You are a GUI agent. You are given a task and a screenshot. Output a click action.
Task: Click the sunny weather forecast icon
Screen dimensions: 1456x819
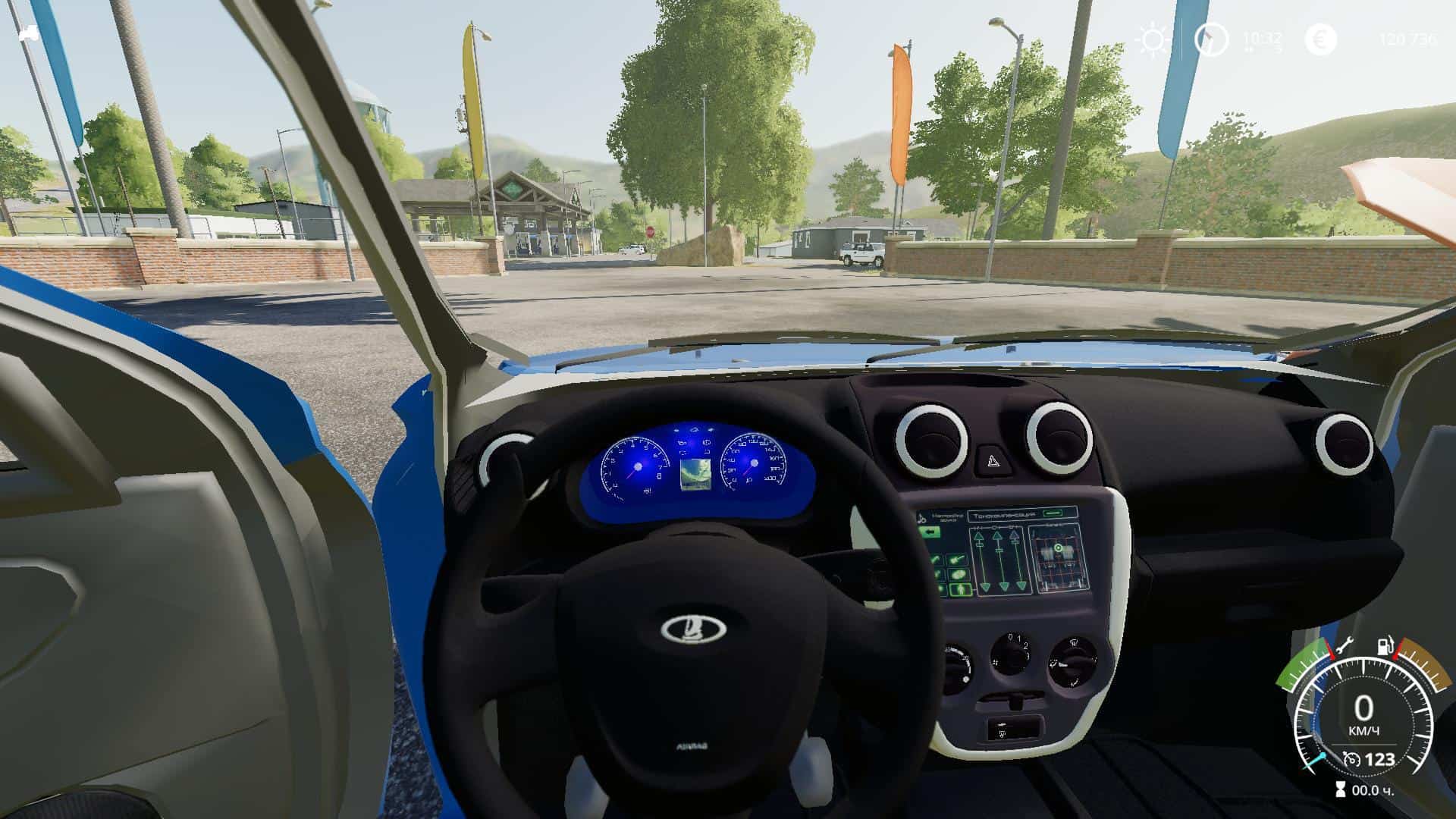(1153, 39)
